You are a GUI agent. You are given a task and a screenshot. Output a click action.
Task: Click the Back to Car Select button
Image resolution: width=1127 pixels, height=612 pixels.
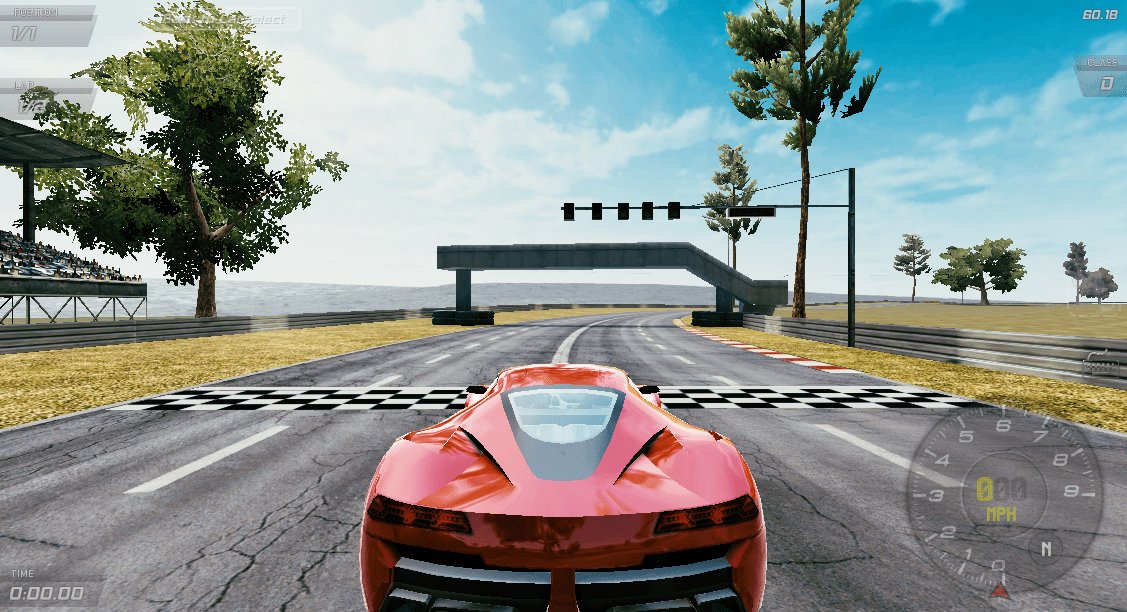coord(222,19)
